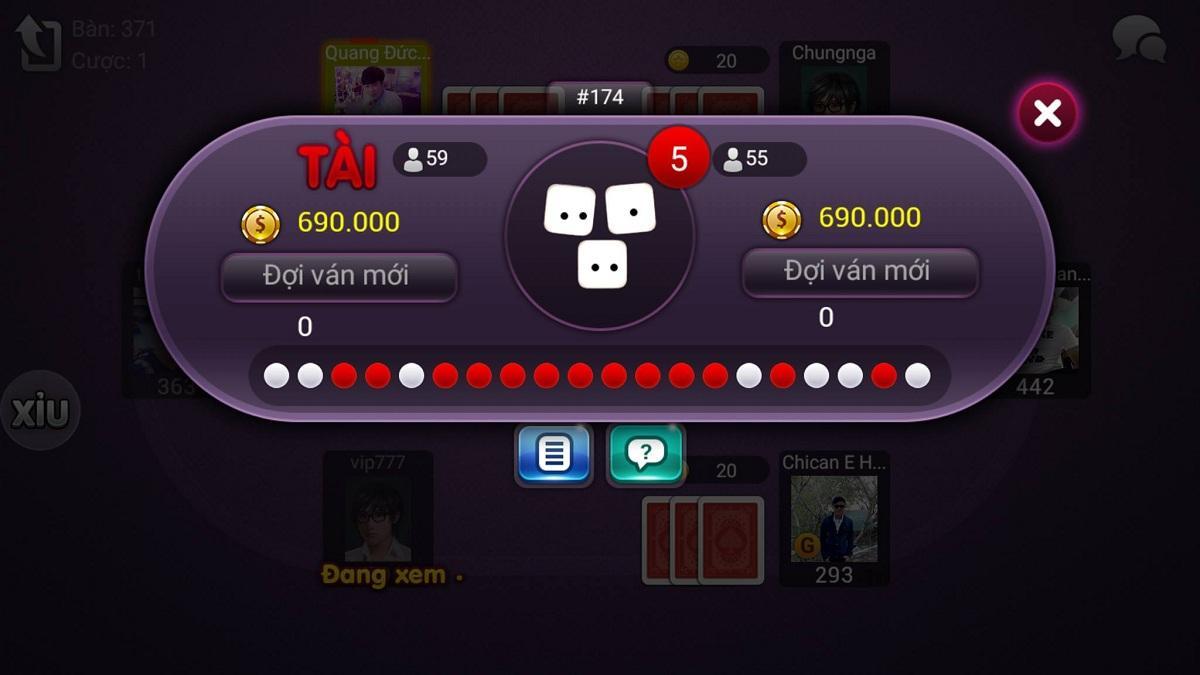
Task: Close the Tài Xỉu popup
Action: click(1047, 113)
